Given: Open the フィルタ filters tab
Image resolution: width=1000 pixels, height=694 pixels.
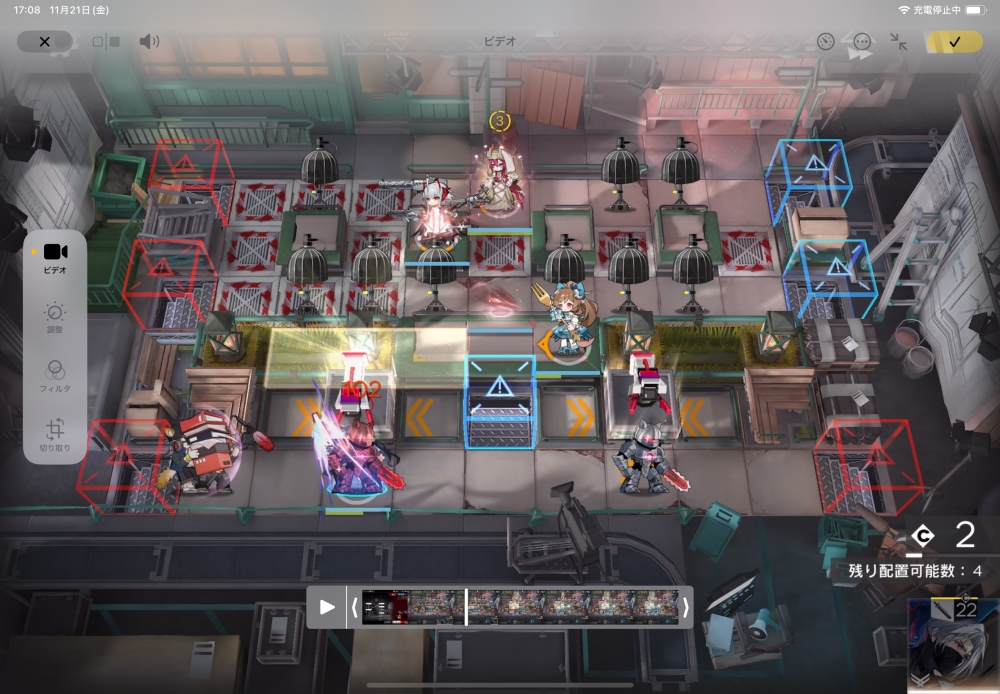Looking at the screenshot, I should [x=55, y=376].
